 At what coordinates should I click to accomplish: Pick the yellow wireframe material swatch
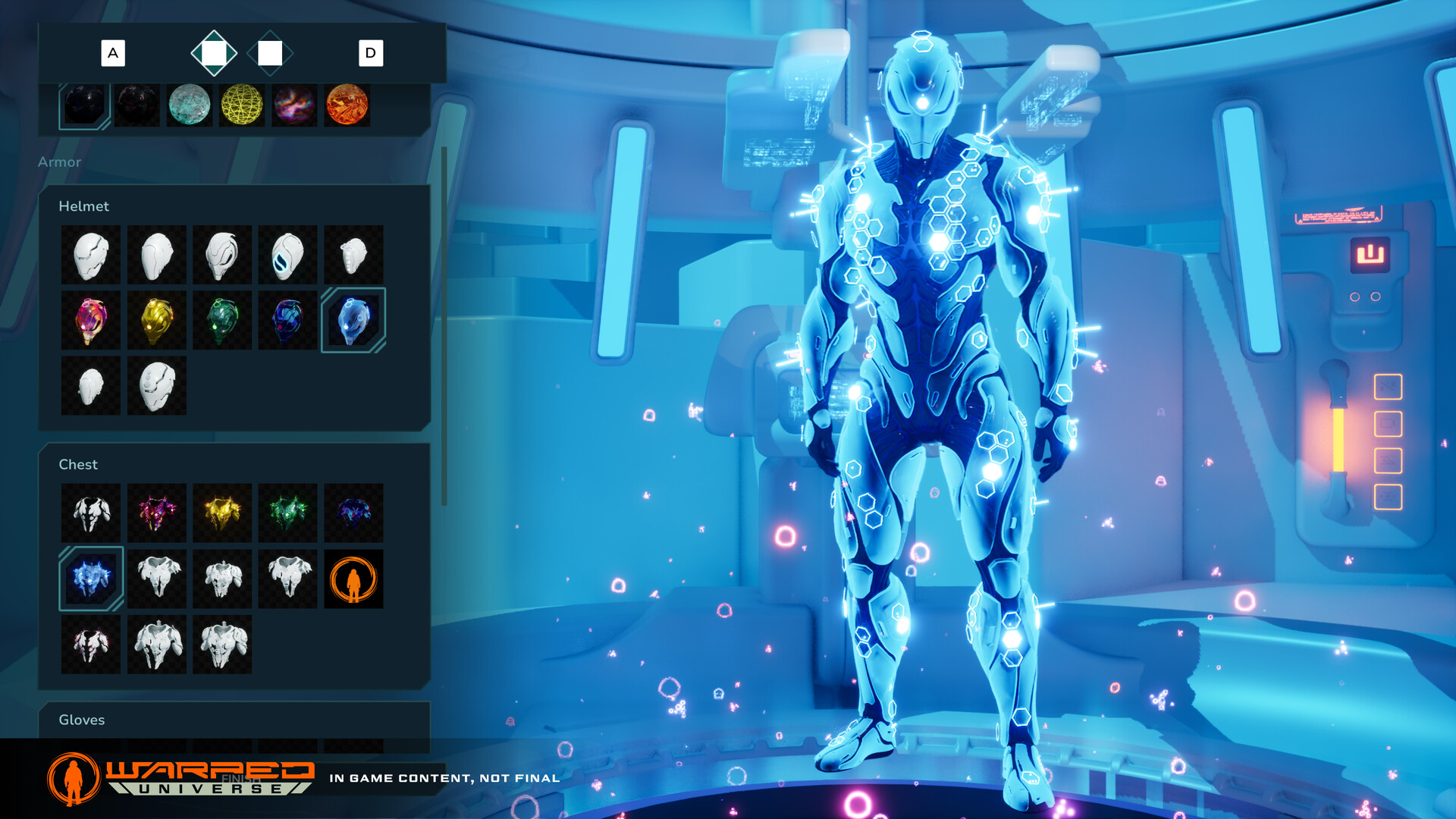click(241, 105)
